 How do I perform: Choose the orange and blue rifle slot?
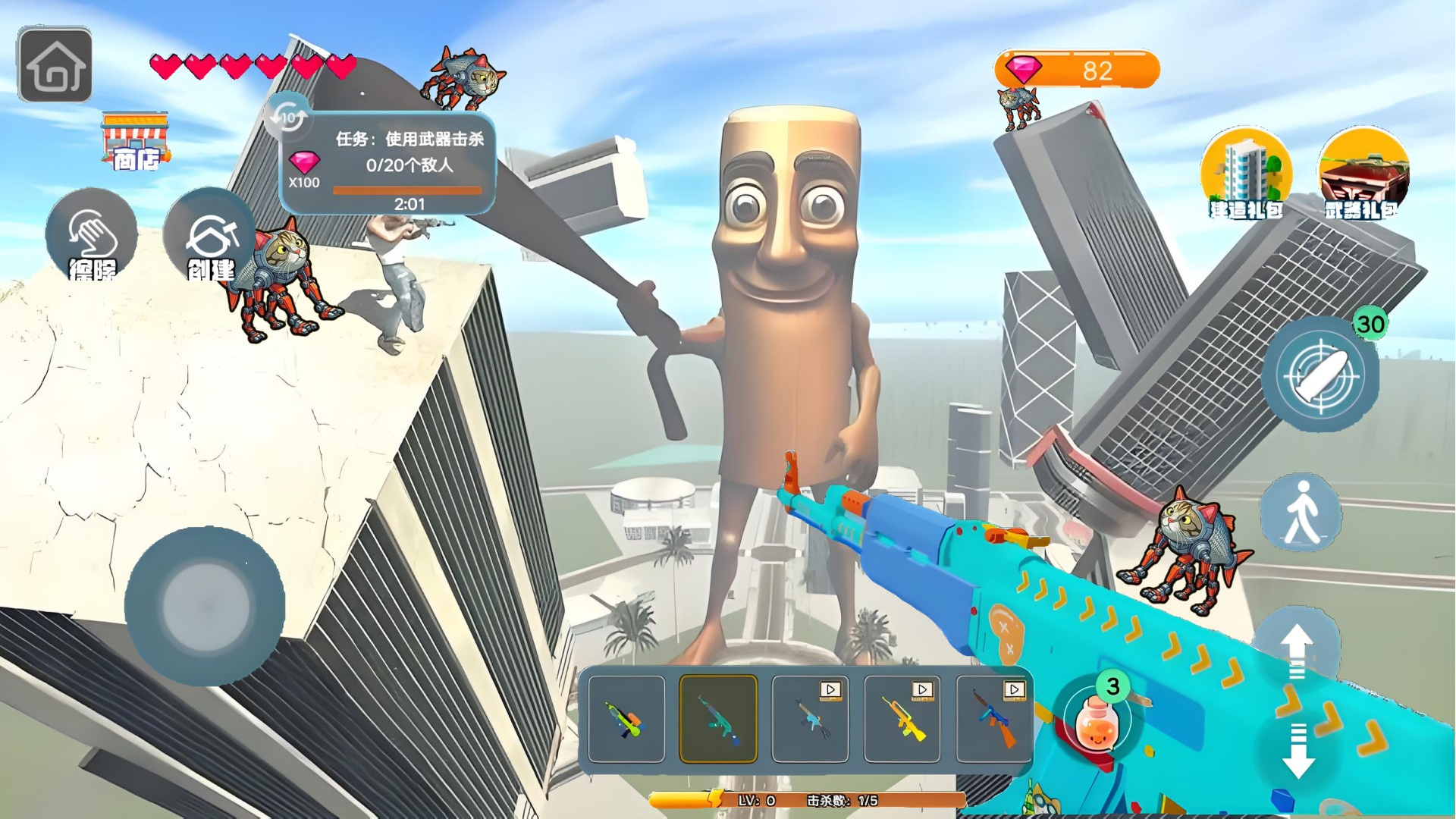(994, 719)
